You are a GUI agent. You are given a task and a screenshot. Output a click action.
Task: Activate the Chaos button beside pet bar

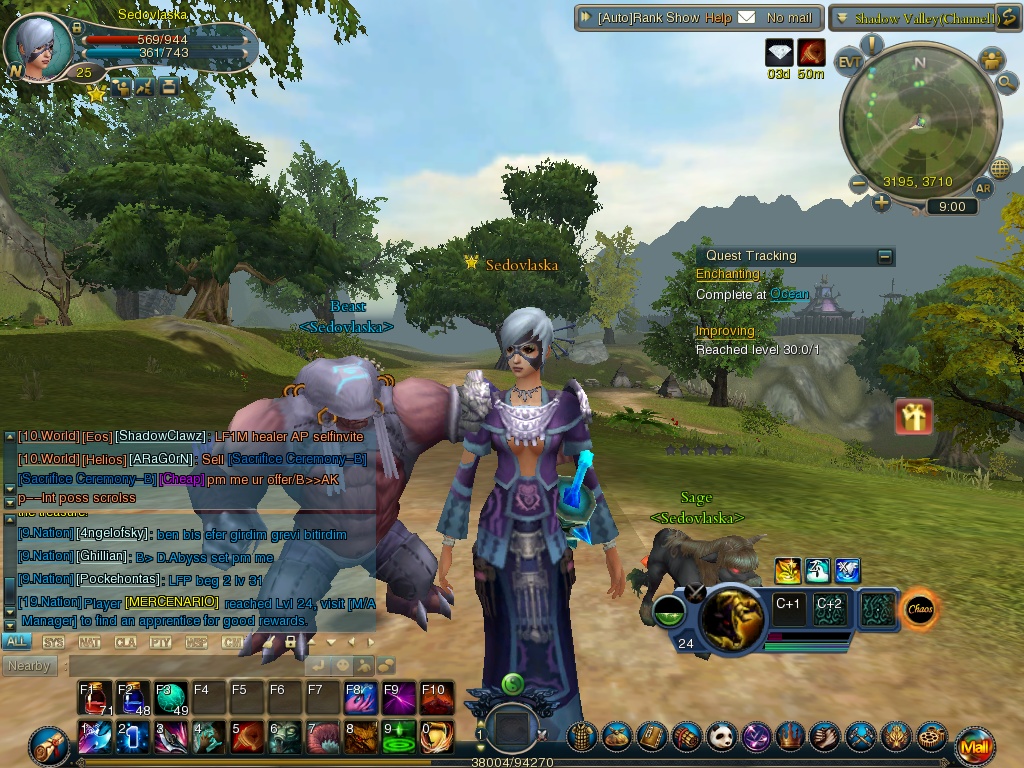(x=919, y=609)
